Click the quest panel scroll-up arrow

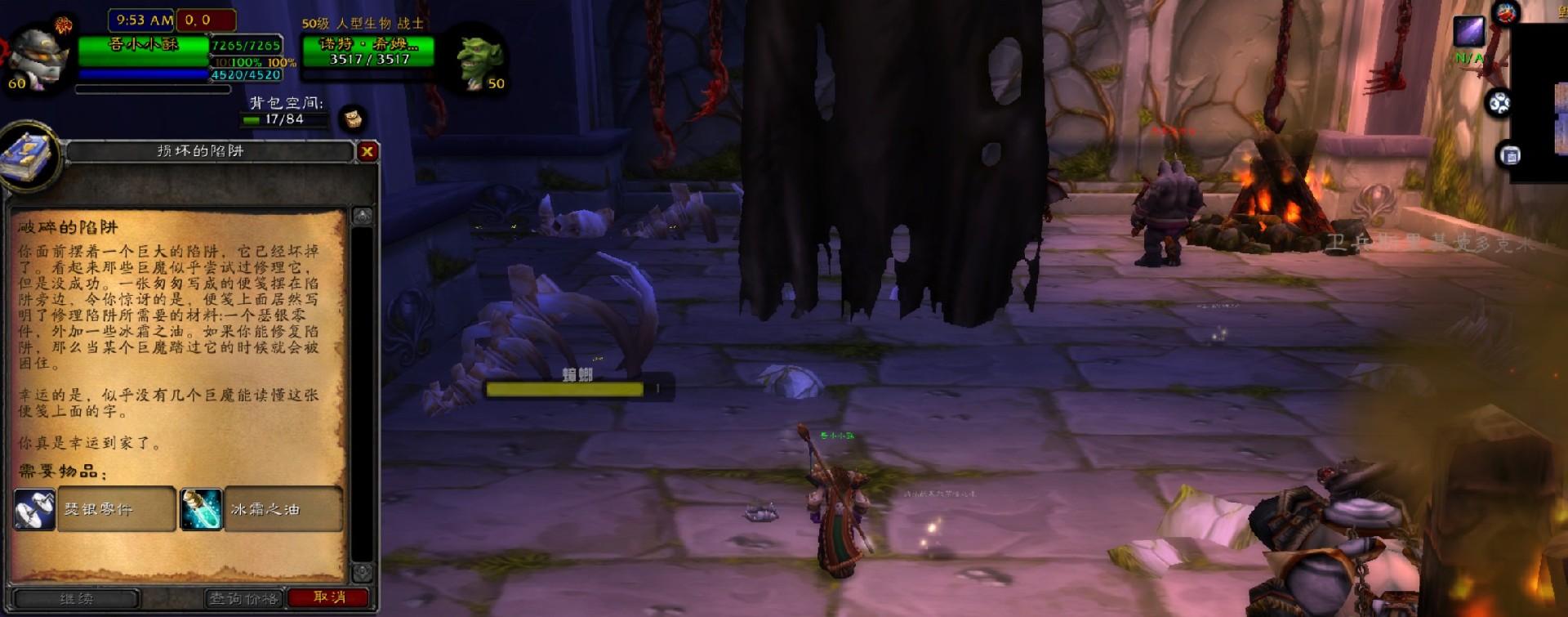pos(363,216)
